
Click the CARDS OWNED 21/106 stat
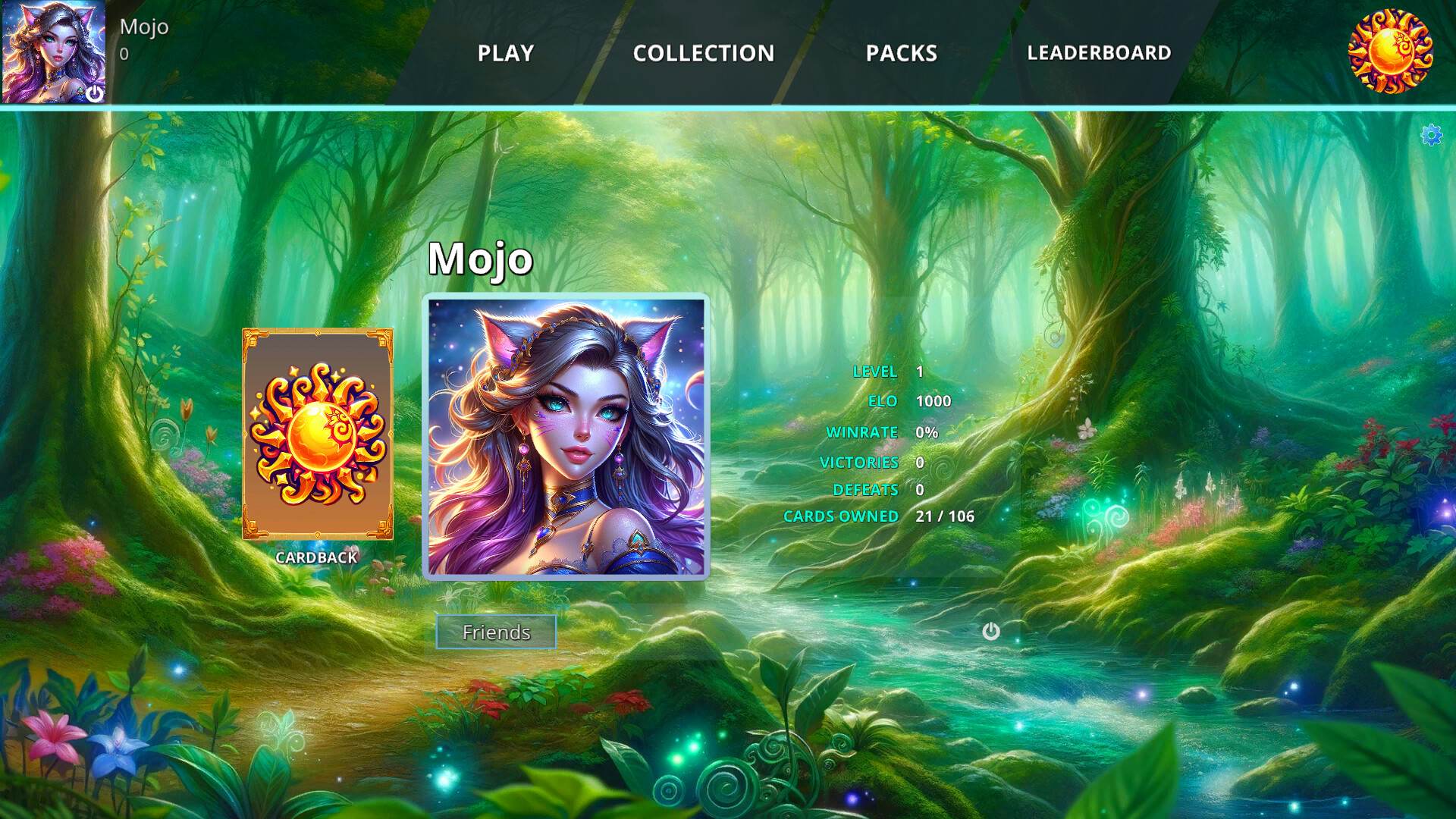point(878,516)
